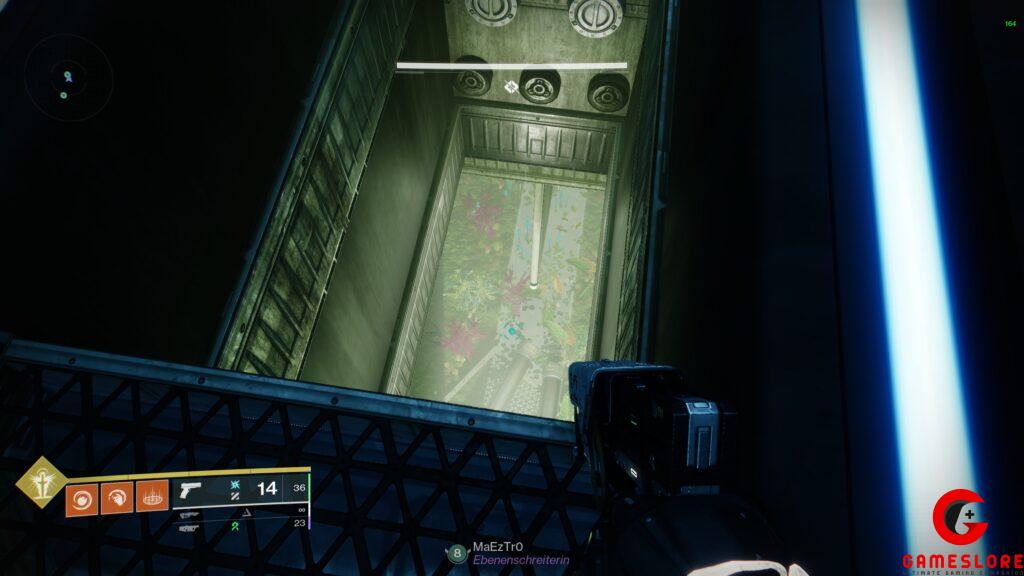Select the orange swirl grenade ability icon
This screenshot has width=1024, height=576.
tap(82, 497)
